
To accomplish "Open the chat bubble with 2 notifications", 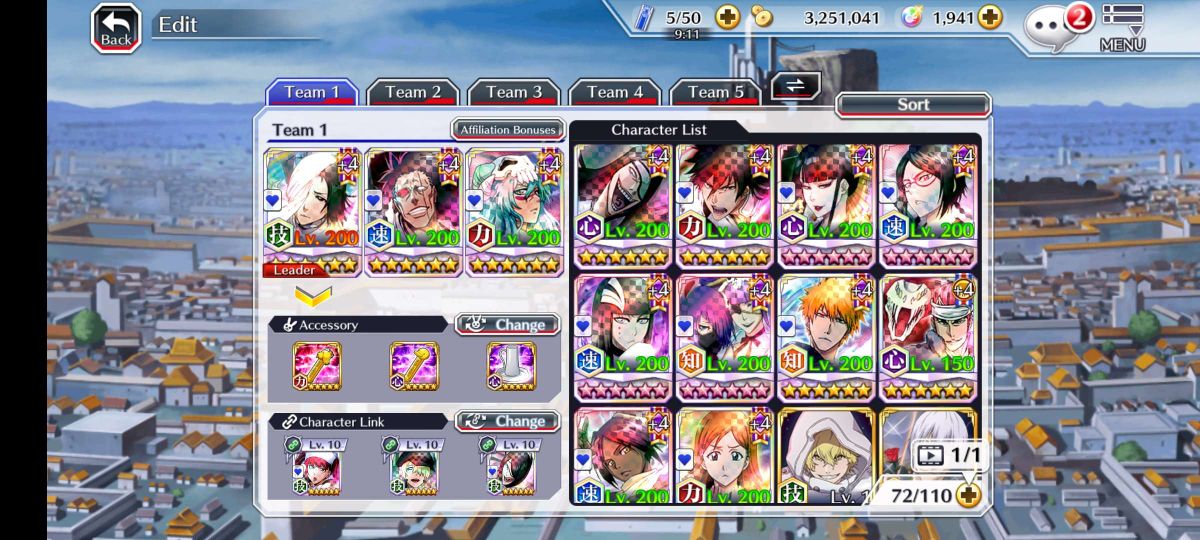I will tap(1056, 26).
